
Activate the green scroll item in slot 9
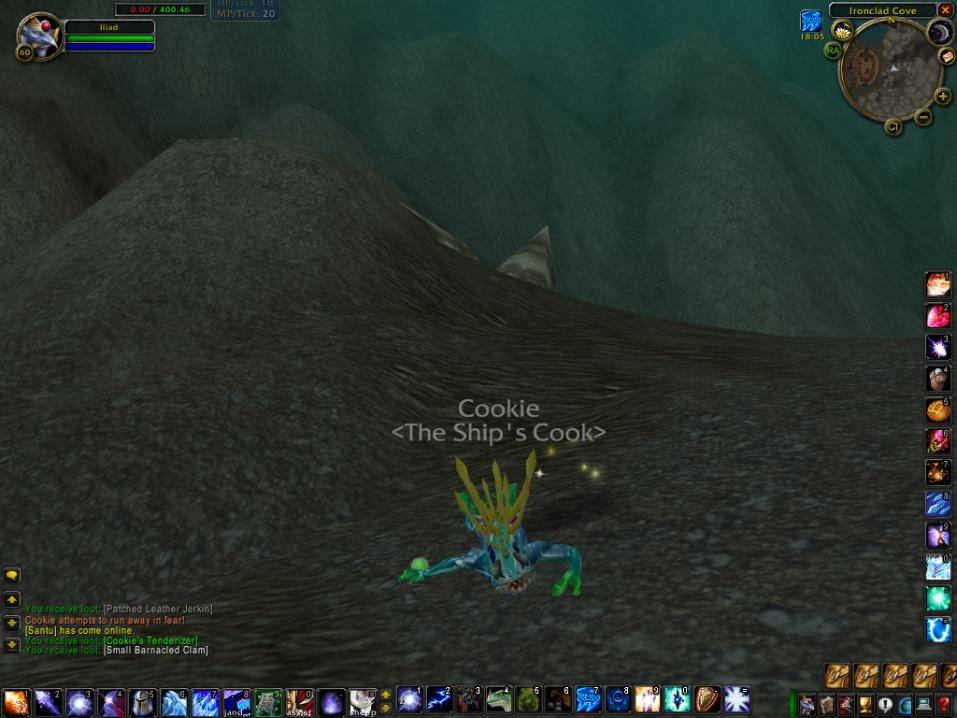267,701
